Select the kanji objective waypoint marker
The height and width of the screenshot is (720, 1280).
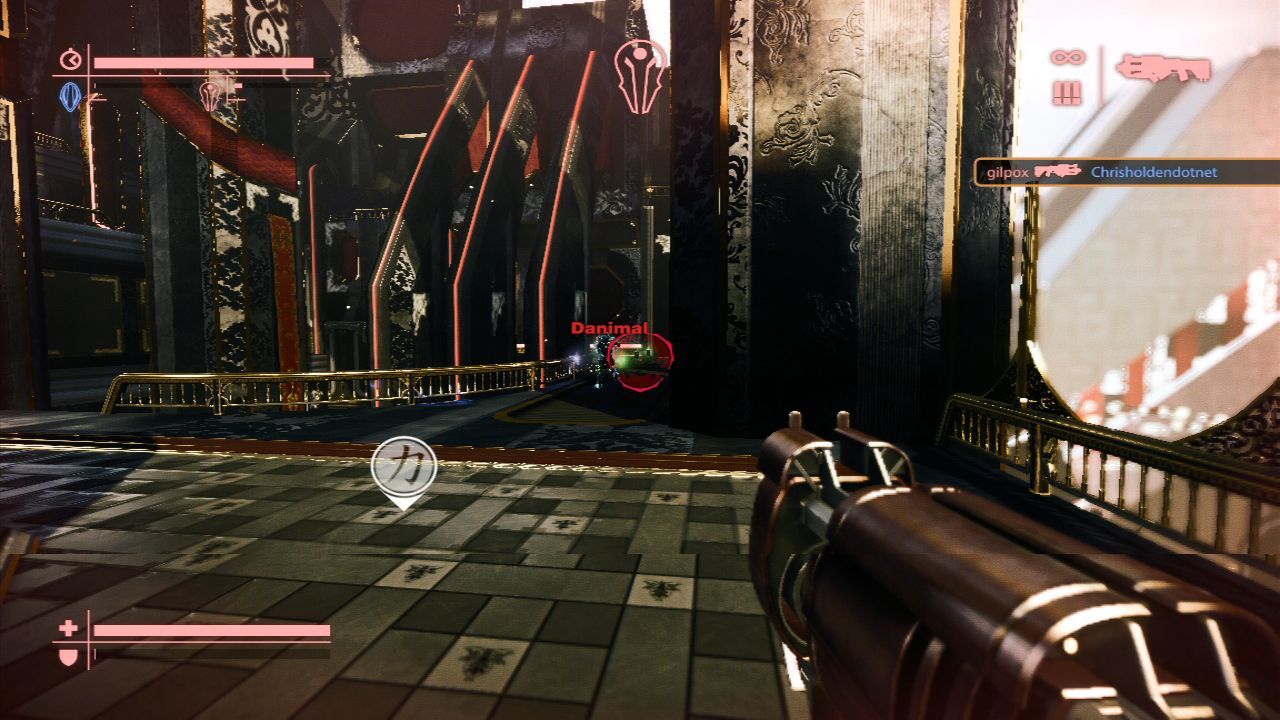click(403, 467)
